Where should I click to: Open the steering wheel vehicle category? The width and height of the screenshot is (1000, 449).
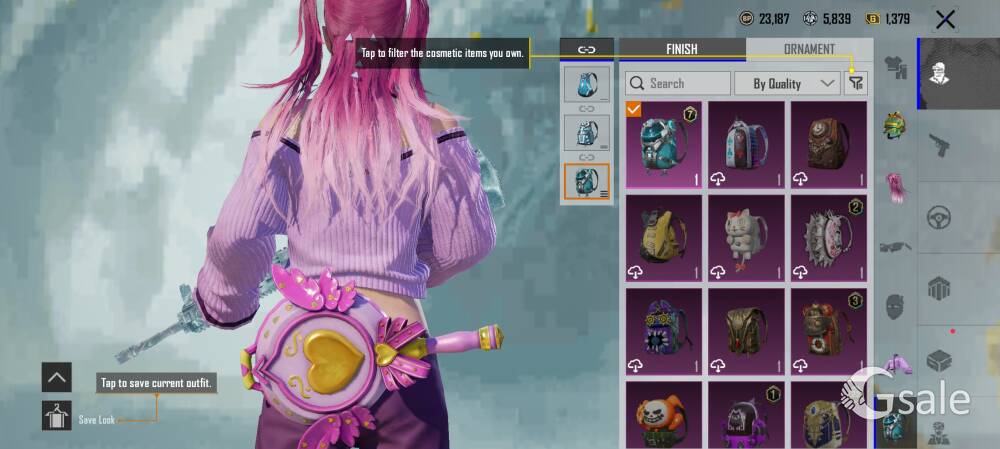tap(939, 216)
